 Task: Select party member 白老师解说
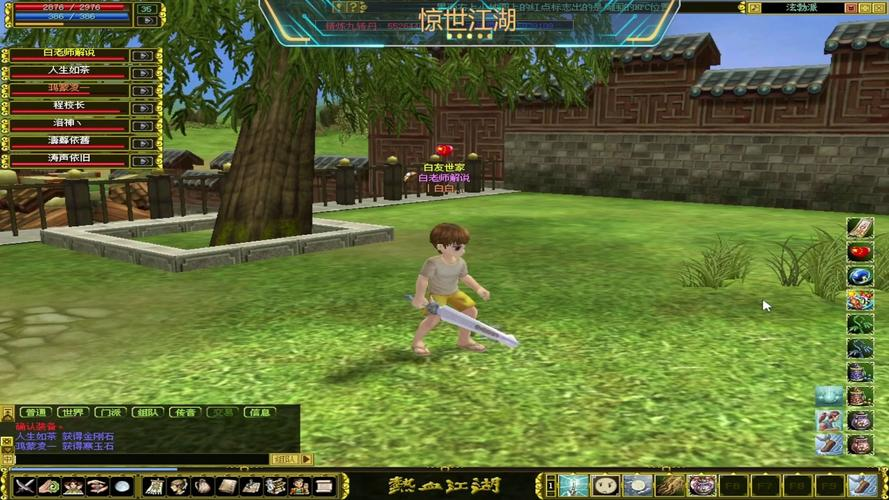pyautogui.click(x=69, y=53)
